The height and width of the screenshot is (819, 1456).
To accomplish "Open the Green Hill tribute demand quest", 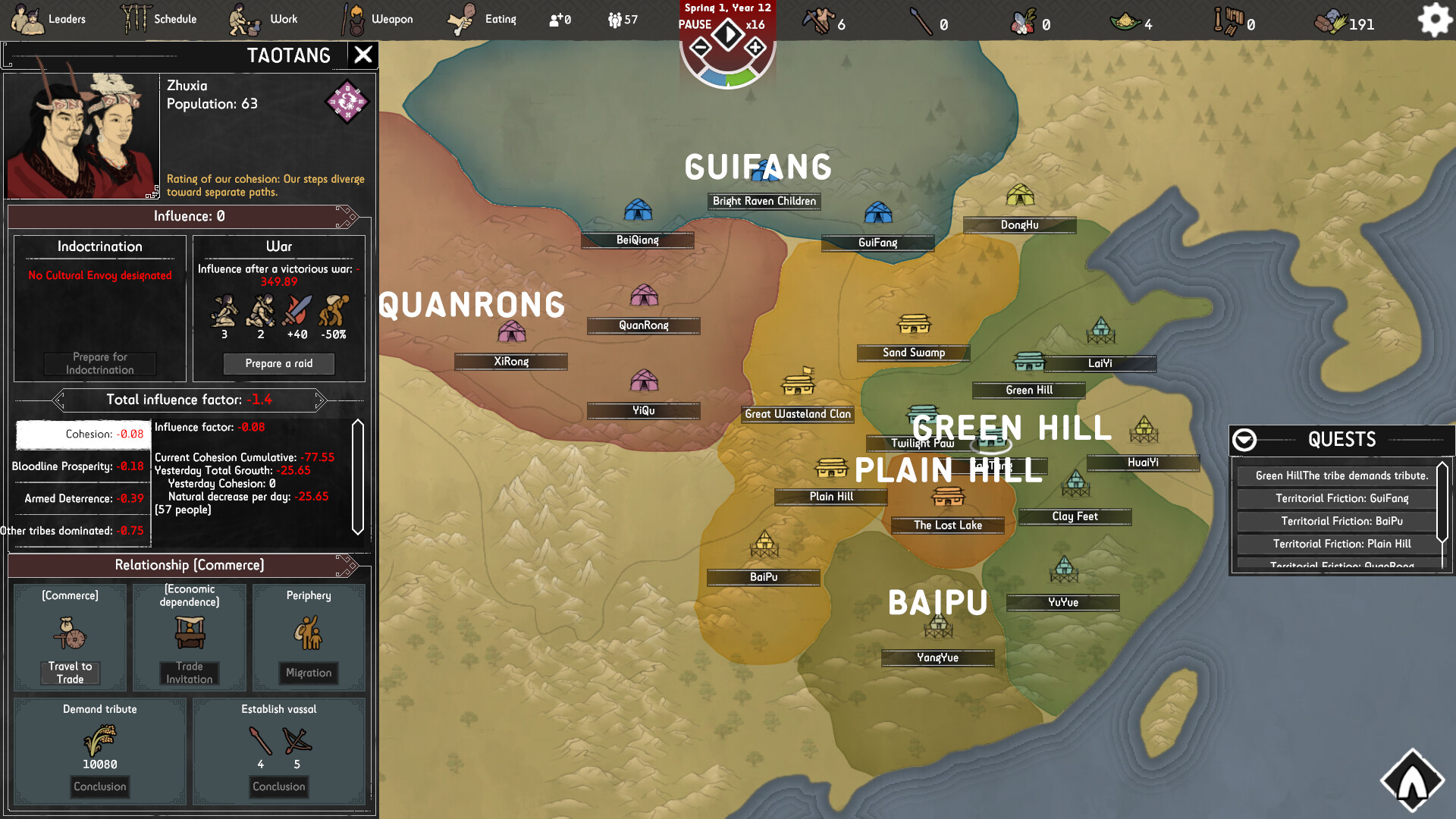I will [1341, 475].
